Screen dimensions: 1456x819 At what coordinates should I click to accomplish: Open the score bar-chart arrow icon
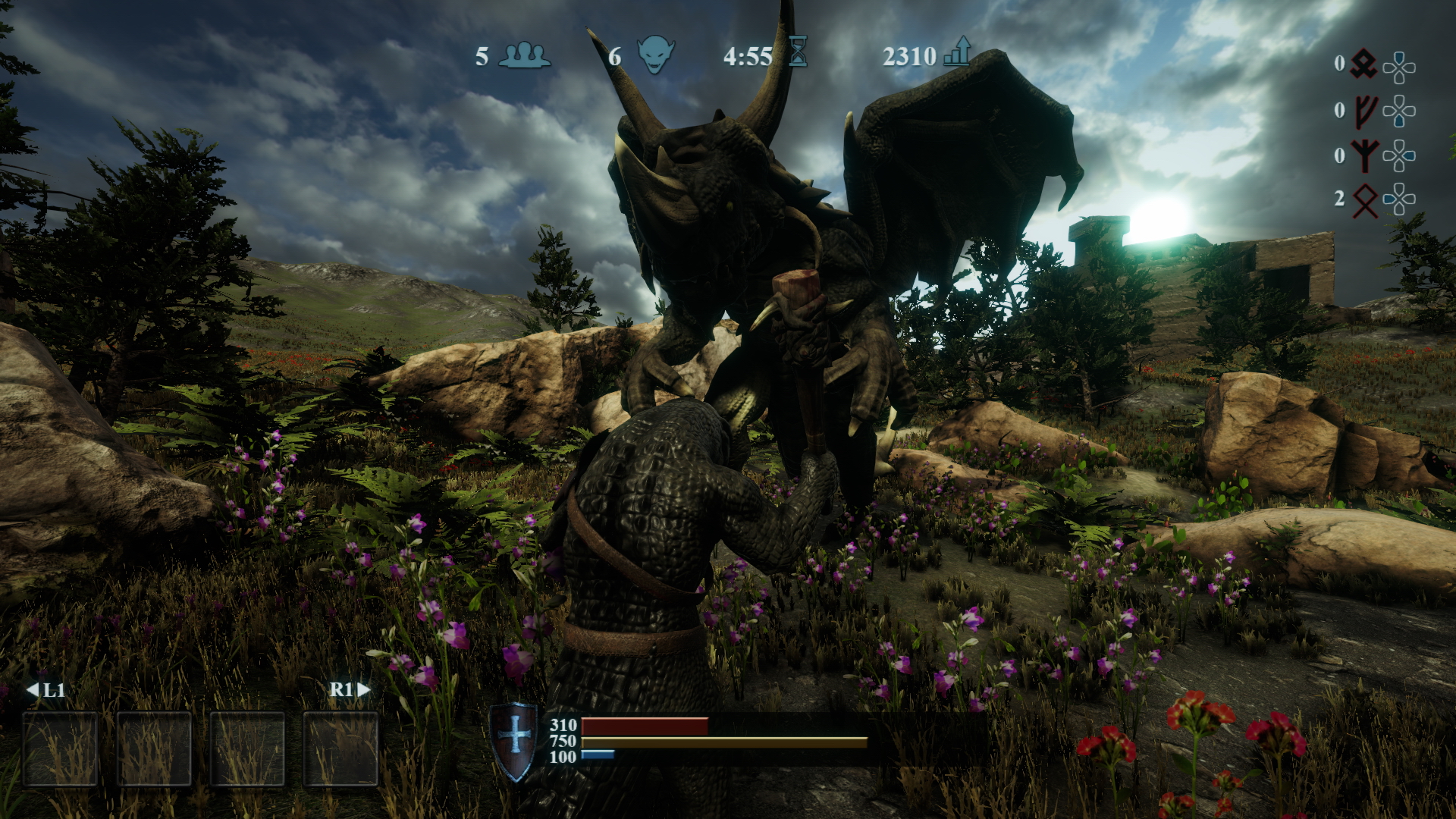click(957, 52)
